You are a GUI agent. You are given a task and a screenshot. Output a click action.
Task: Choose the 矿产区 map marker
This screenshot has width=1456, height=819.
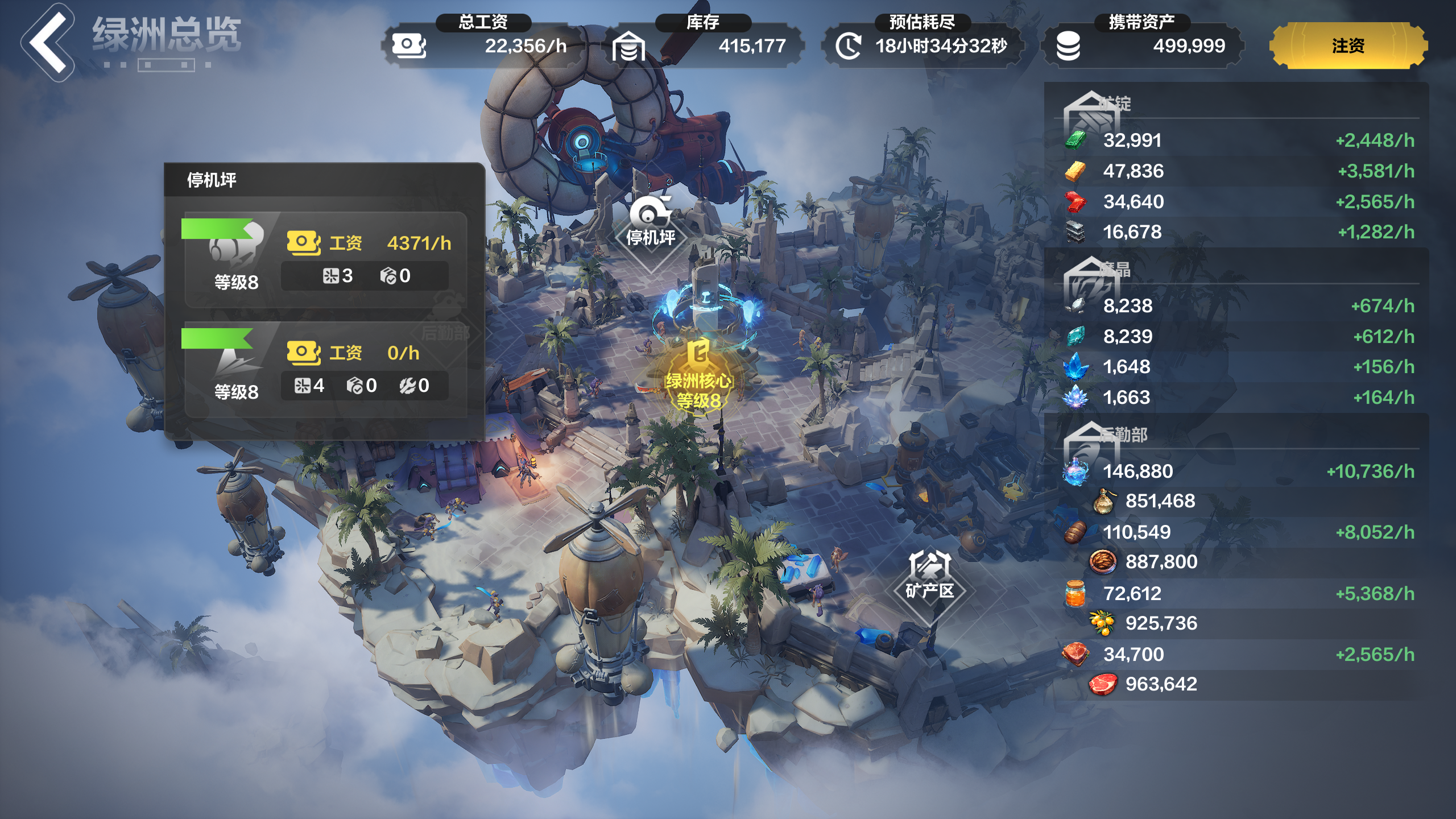tap(929, 577)
